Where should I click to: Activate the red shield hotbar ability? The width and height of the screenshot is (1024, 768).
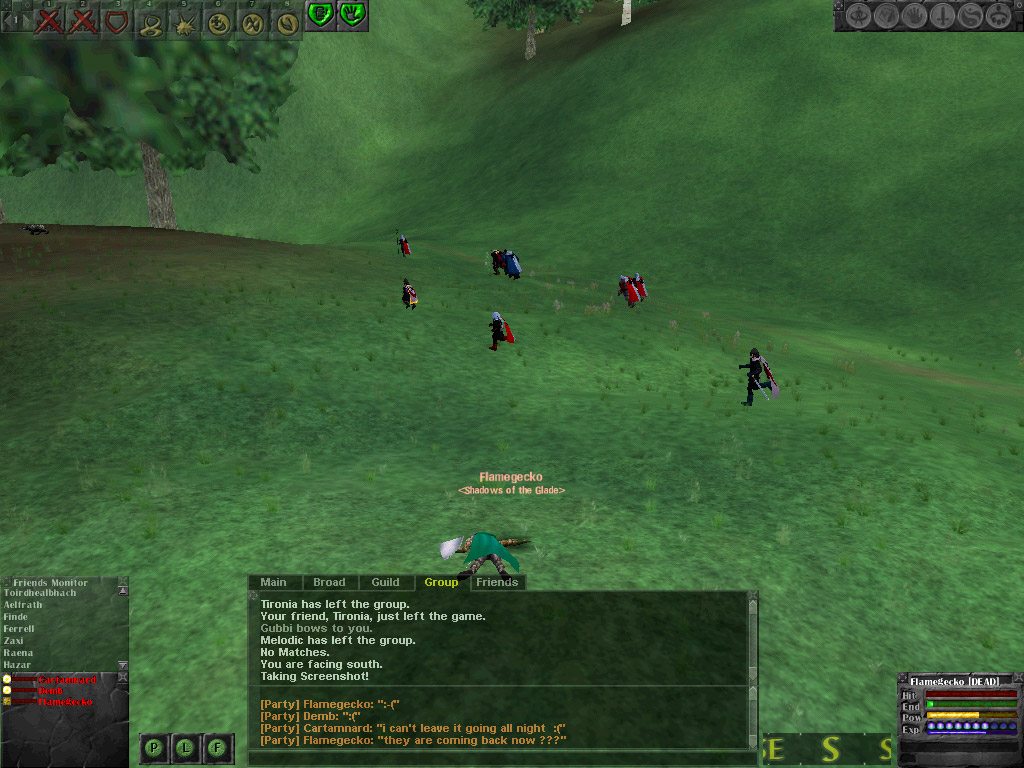click(x=117, y=21)
